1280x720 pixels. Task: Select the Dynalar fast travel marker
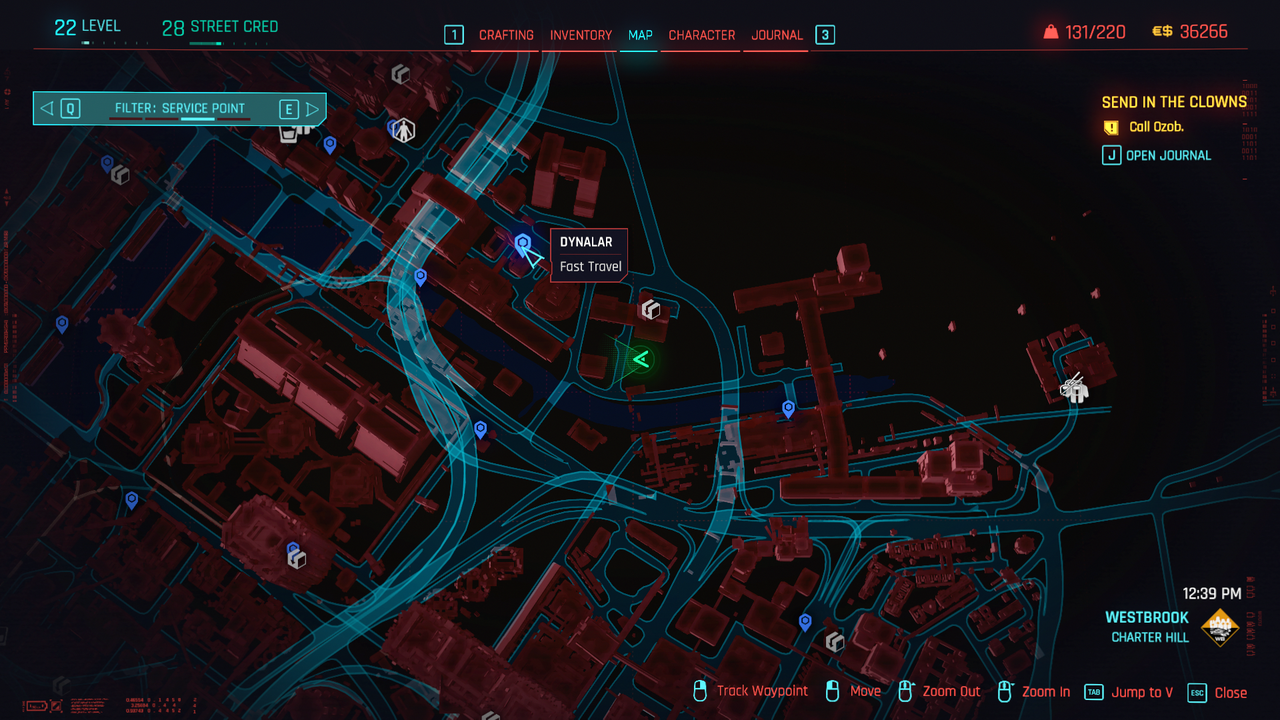[x=522, y=243]
